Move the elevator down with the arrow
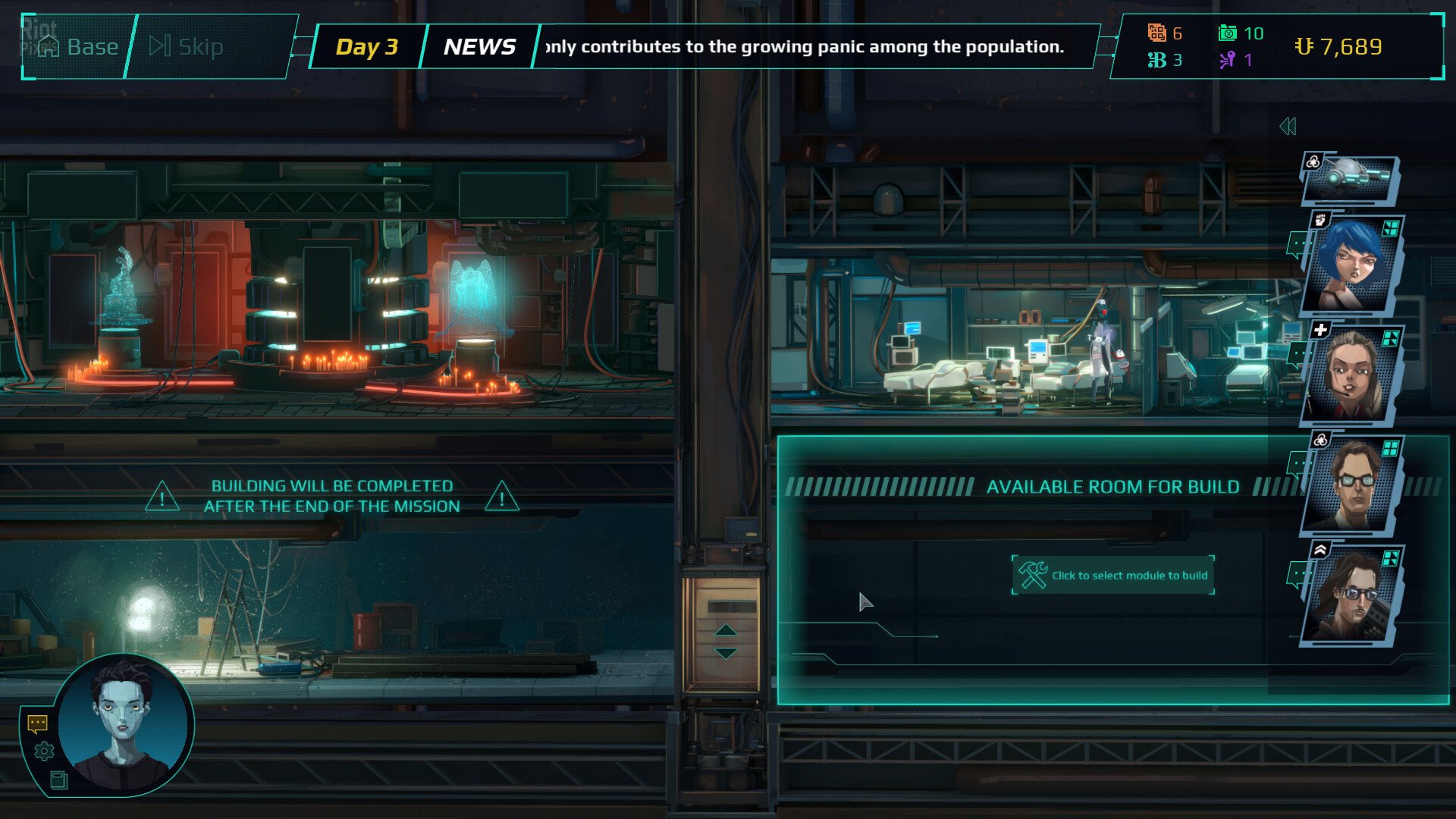This screenshot has height=819, width=1456. [726, 653]
